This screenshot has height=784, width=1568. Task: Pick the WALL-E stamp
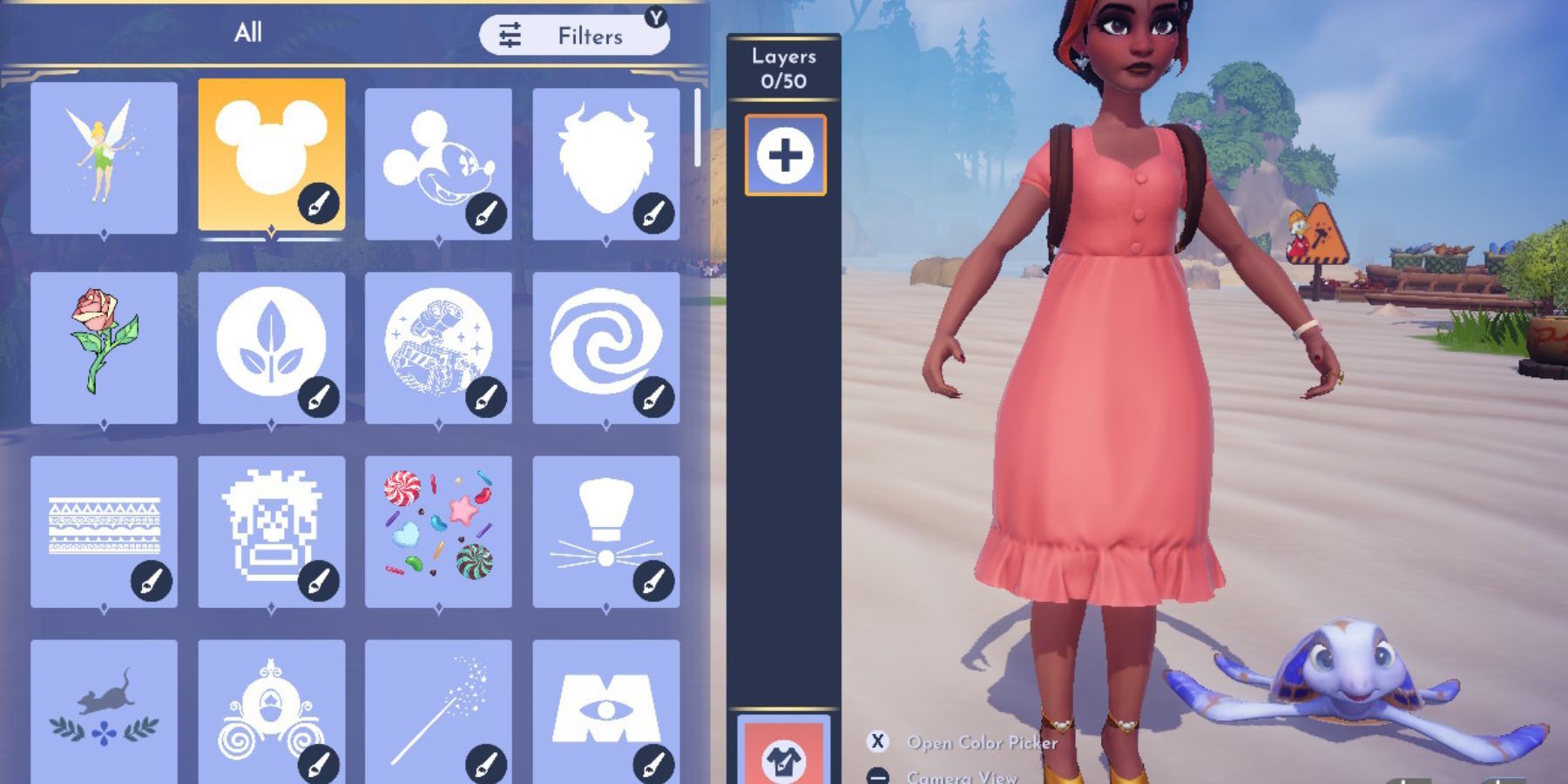coord(441,348)
